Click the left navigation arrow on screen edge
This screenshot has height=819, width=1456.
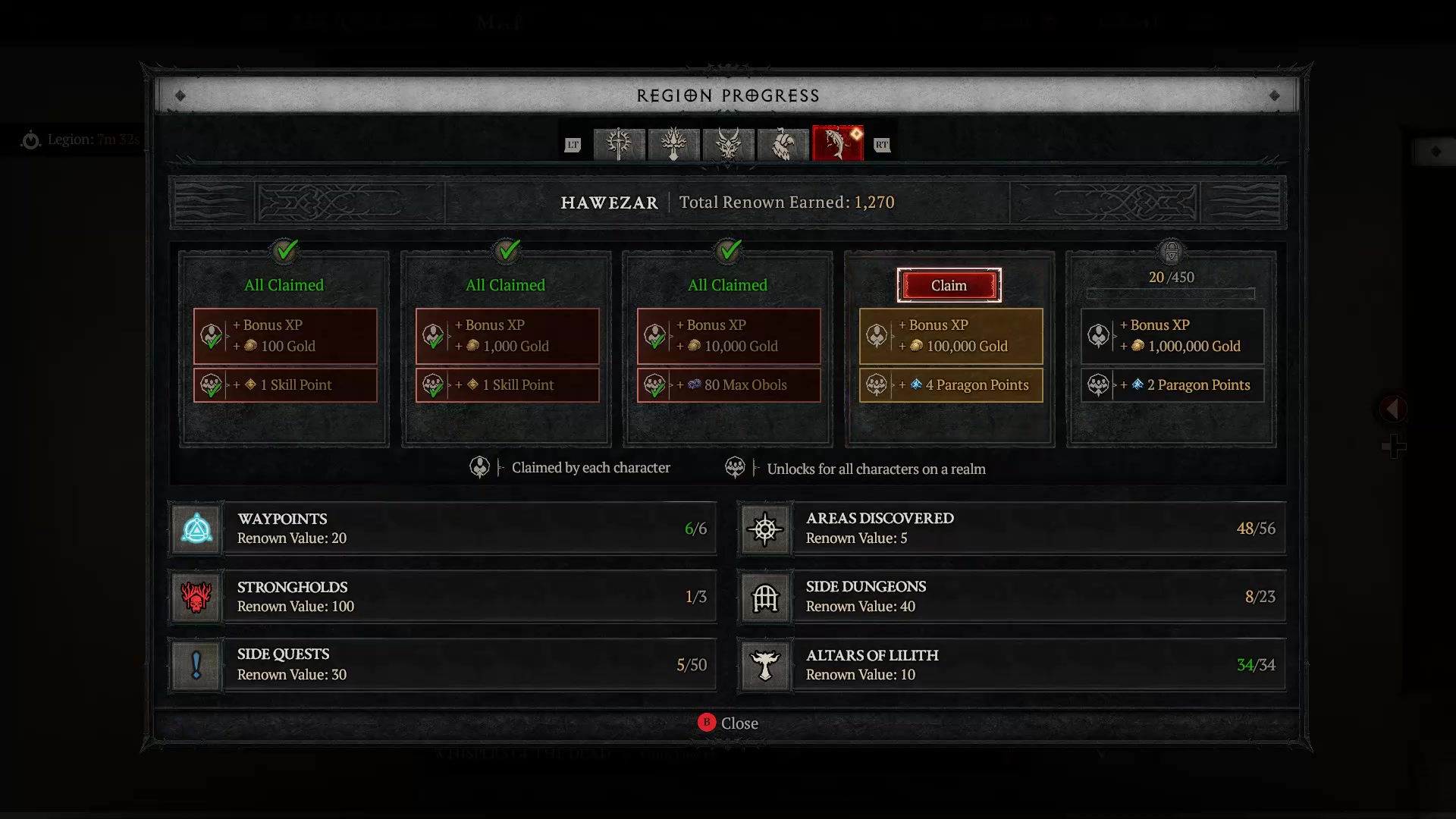(1392, 409)
